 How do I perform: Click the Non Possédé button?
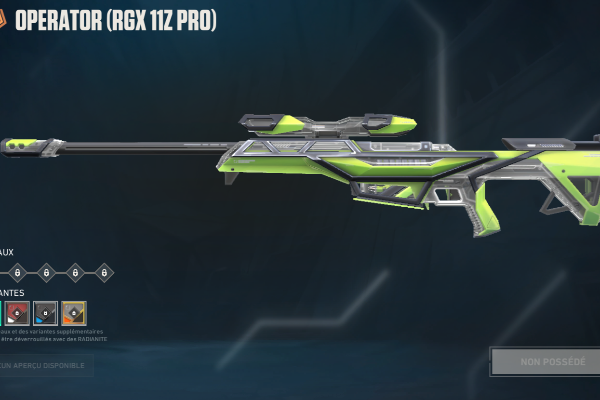[544, 361]
